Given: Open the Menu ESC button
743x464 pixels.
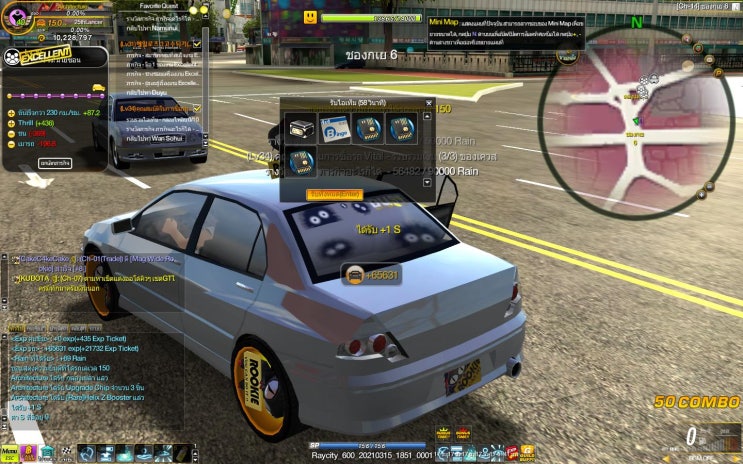Looking at the screenshot, I should [9, 454].
